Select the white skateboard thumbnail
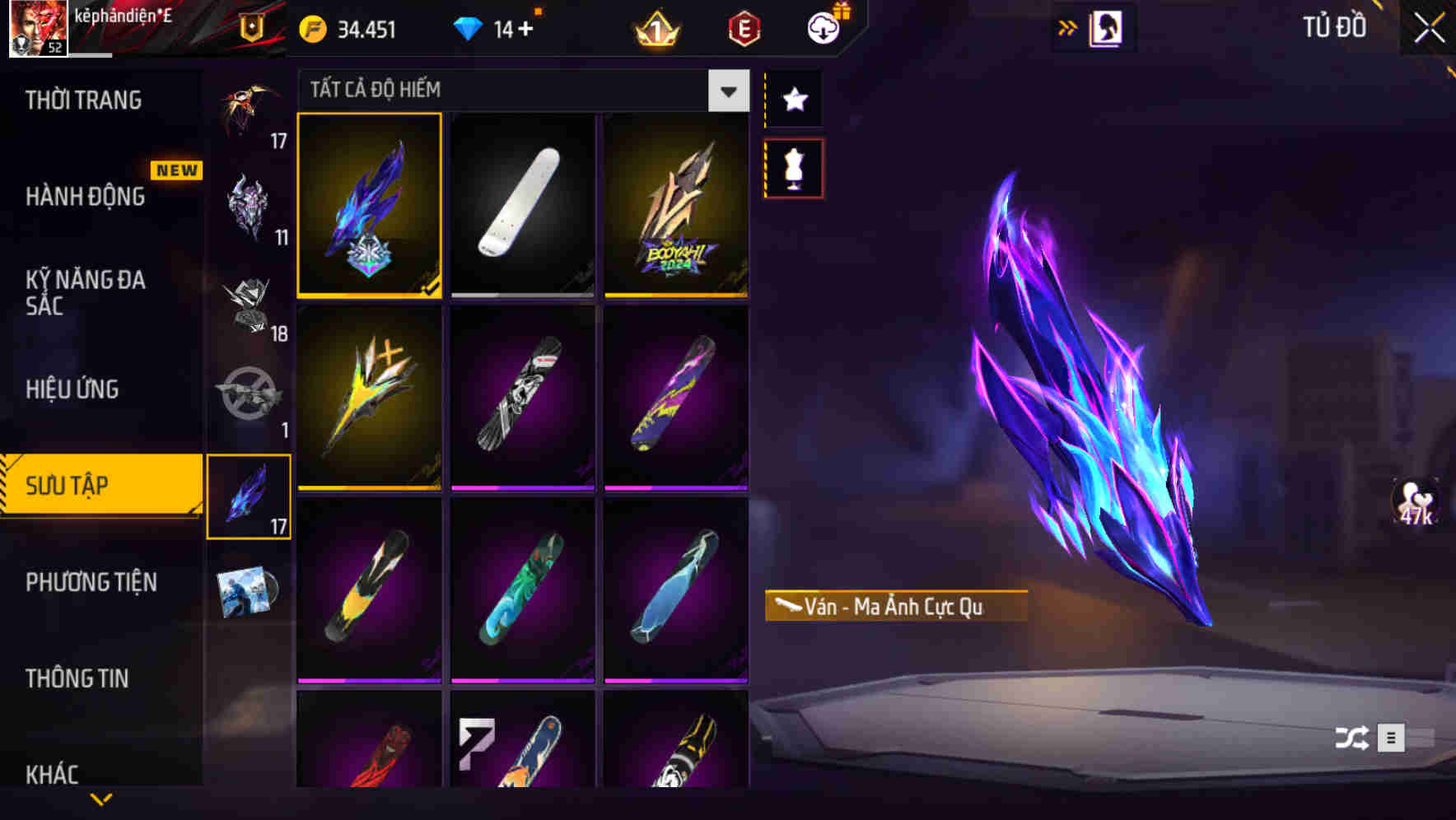This screenshot has height=820, width=1456. (522, 205)
